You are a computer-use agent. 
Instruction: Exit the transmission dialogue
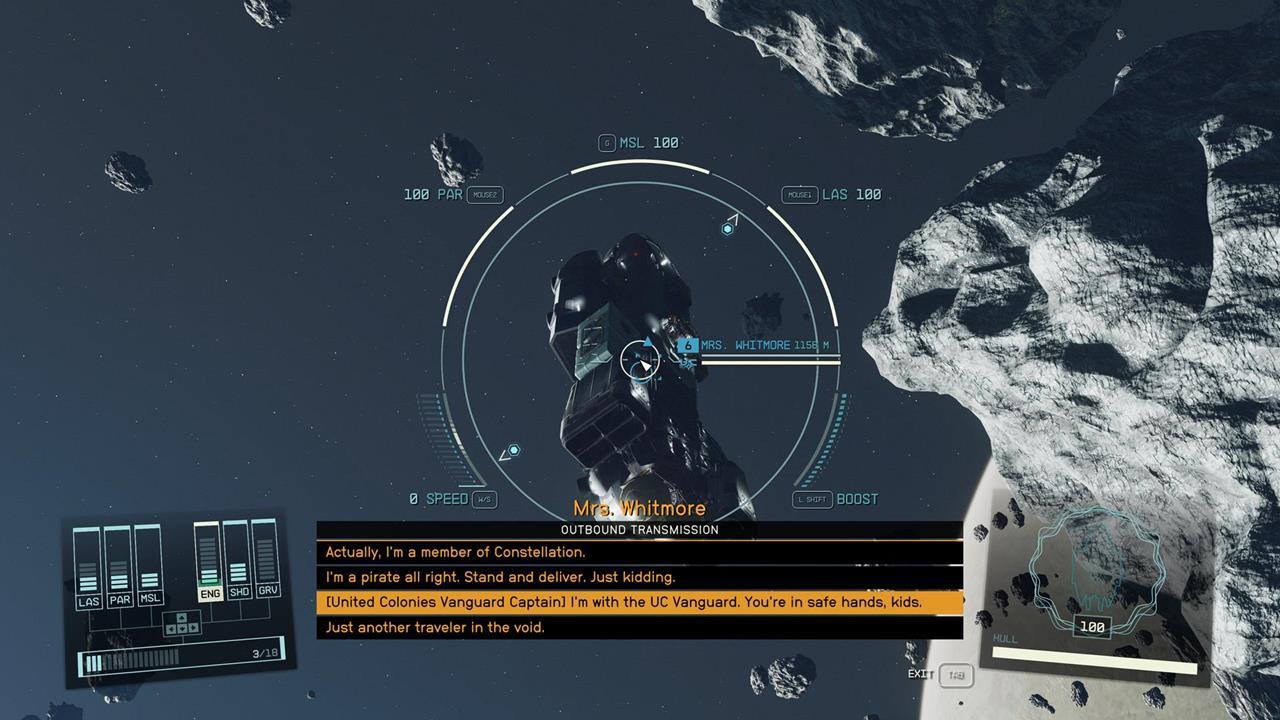(955, 675)
